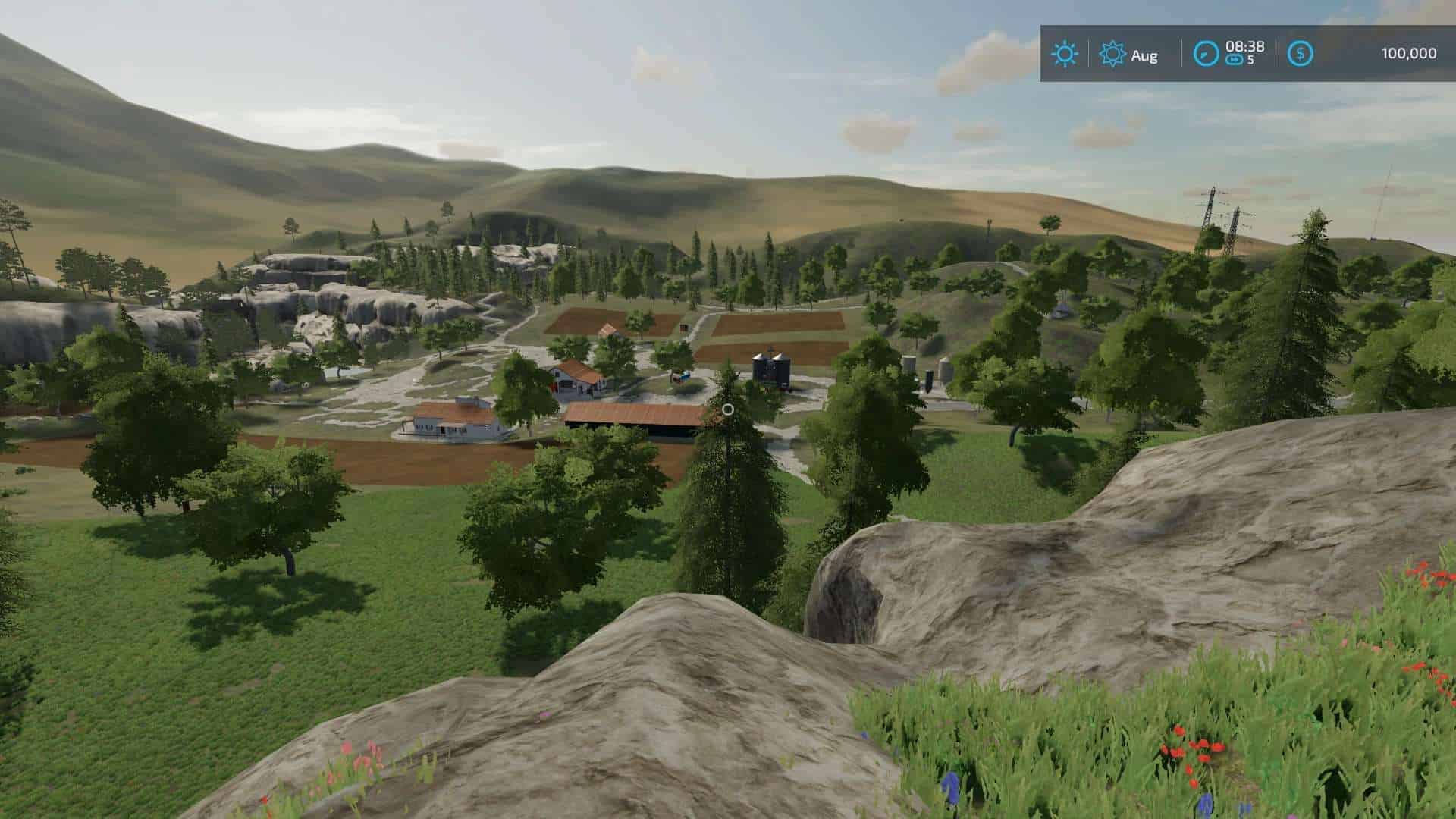Click the Aug month label
The width and height of the screenshot is (1456, 819).
point(1144,55)
